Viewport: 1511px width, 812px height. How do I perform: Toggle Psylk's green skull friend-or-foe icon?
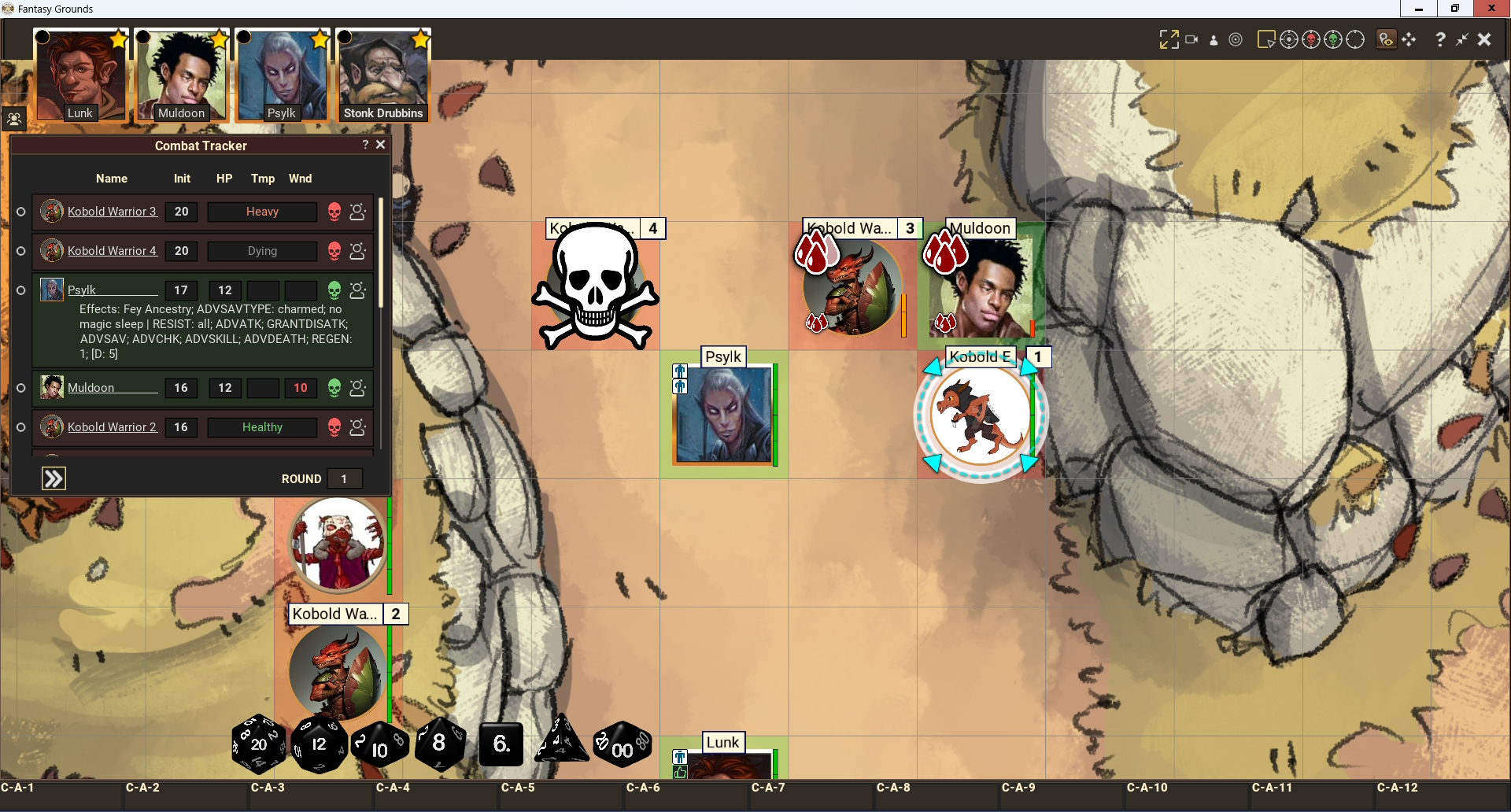coord(334,290)
